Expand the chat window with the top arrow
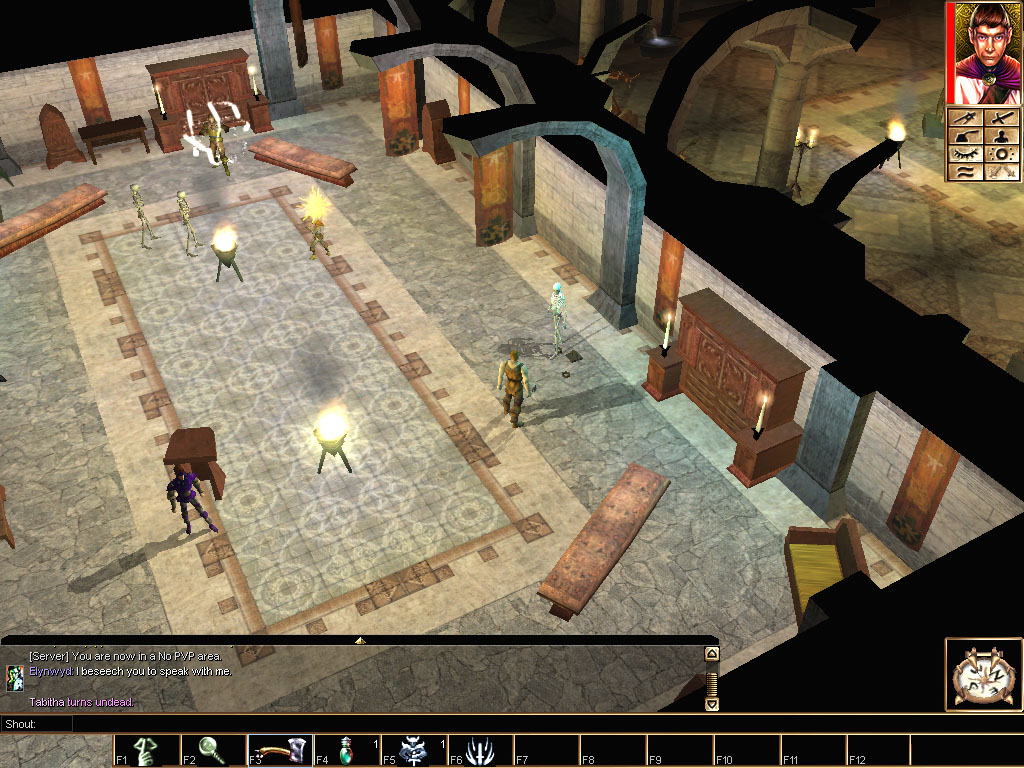 pyautogui.click(x=360, y=639)
